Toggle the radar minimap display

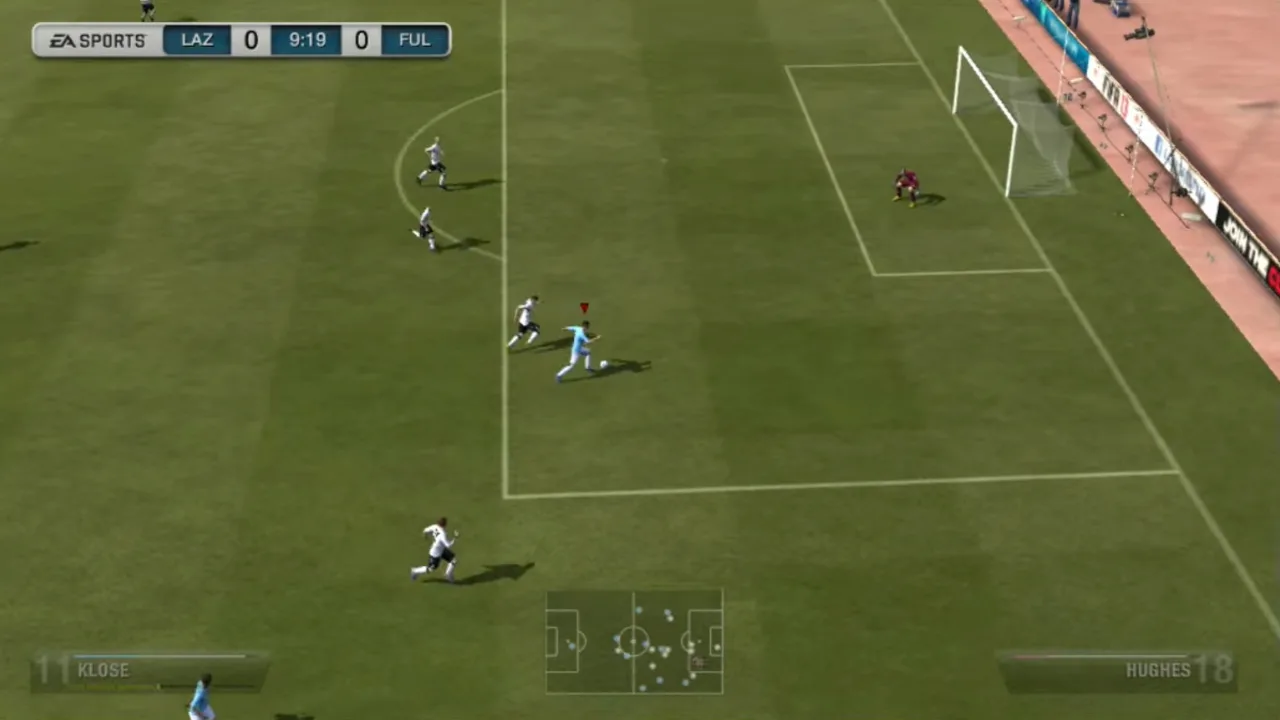click(x=633, y=640)
